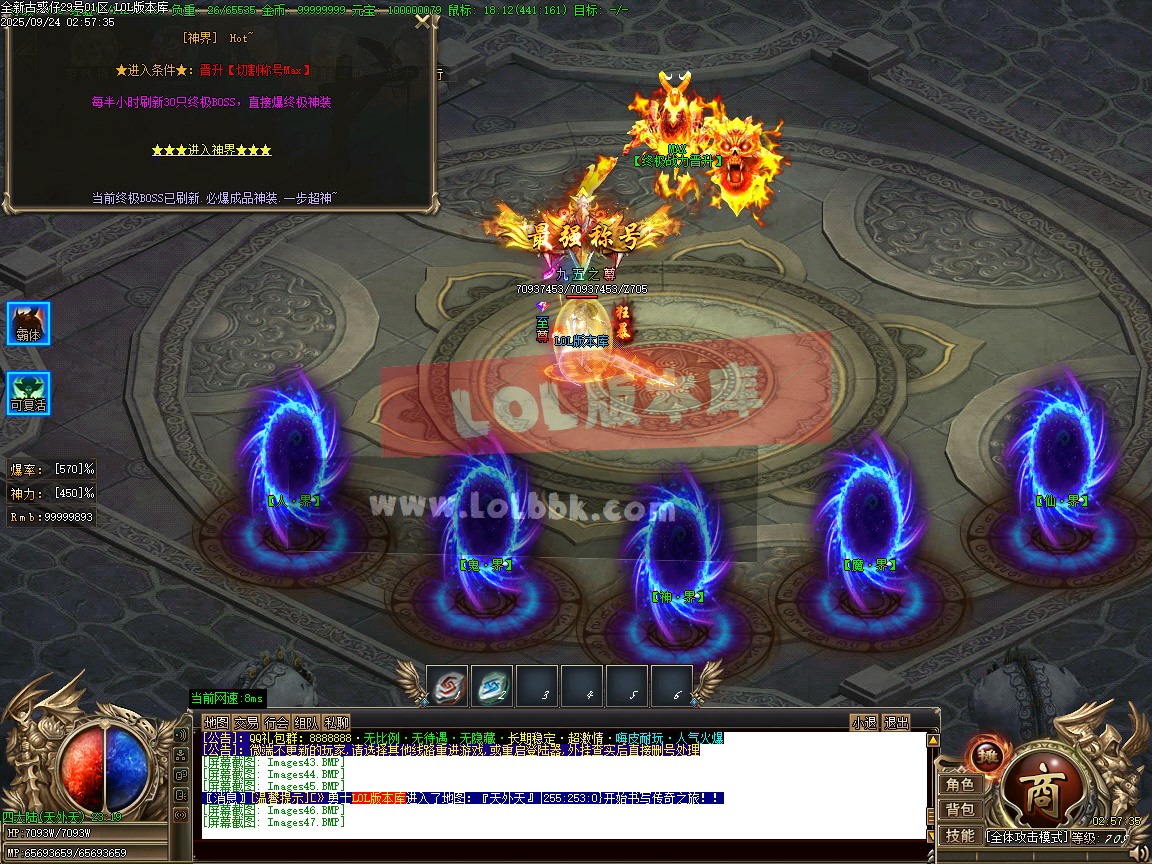The image size is (1152, 864).
Task: Toggle the sound speaker icon
Action: 1138,853
